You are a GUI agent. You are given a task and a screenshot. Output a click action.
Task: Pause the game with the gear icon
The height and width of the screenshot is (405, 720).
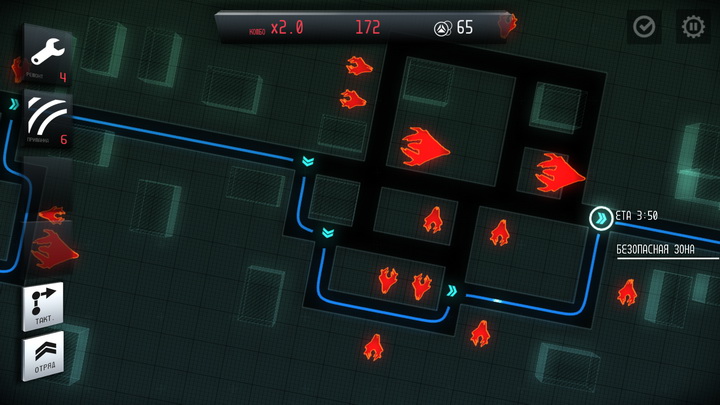(x=693, y=27)
